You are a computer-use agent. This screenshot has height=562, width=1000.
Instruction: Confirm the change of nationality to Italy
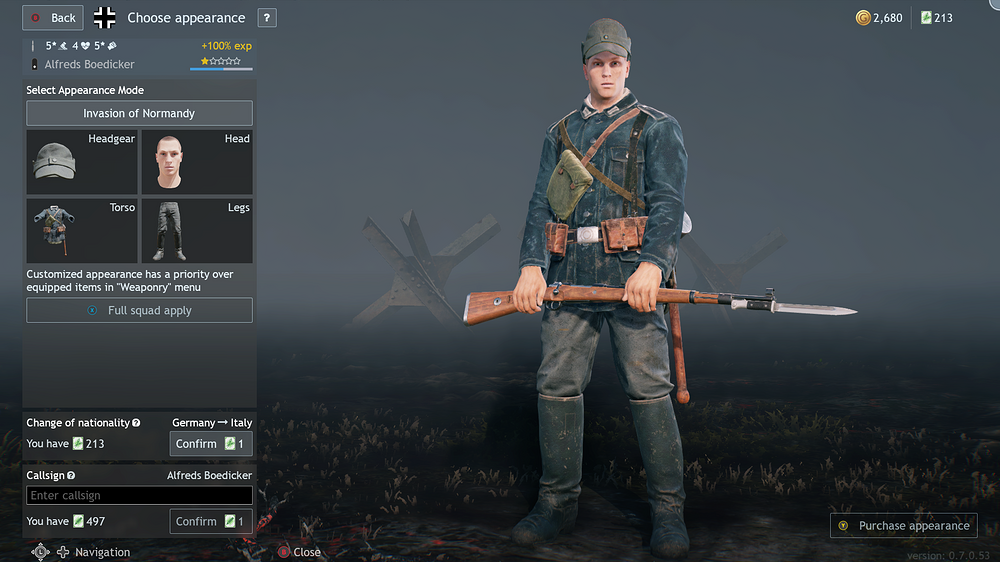click(x=211, y=443)
